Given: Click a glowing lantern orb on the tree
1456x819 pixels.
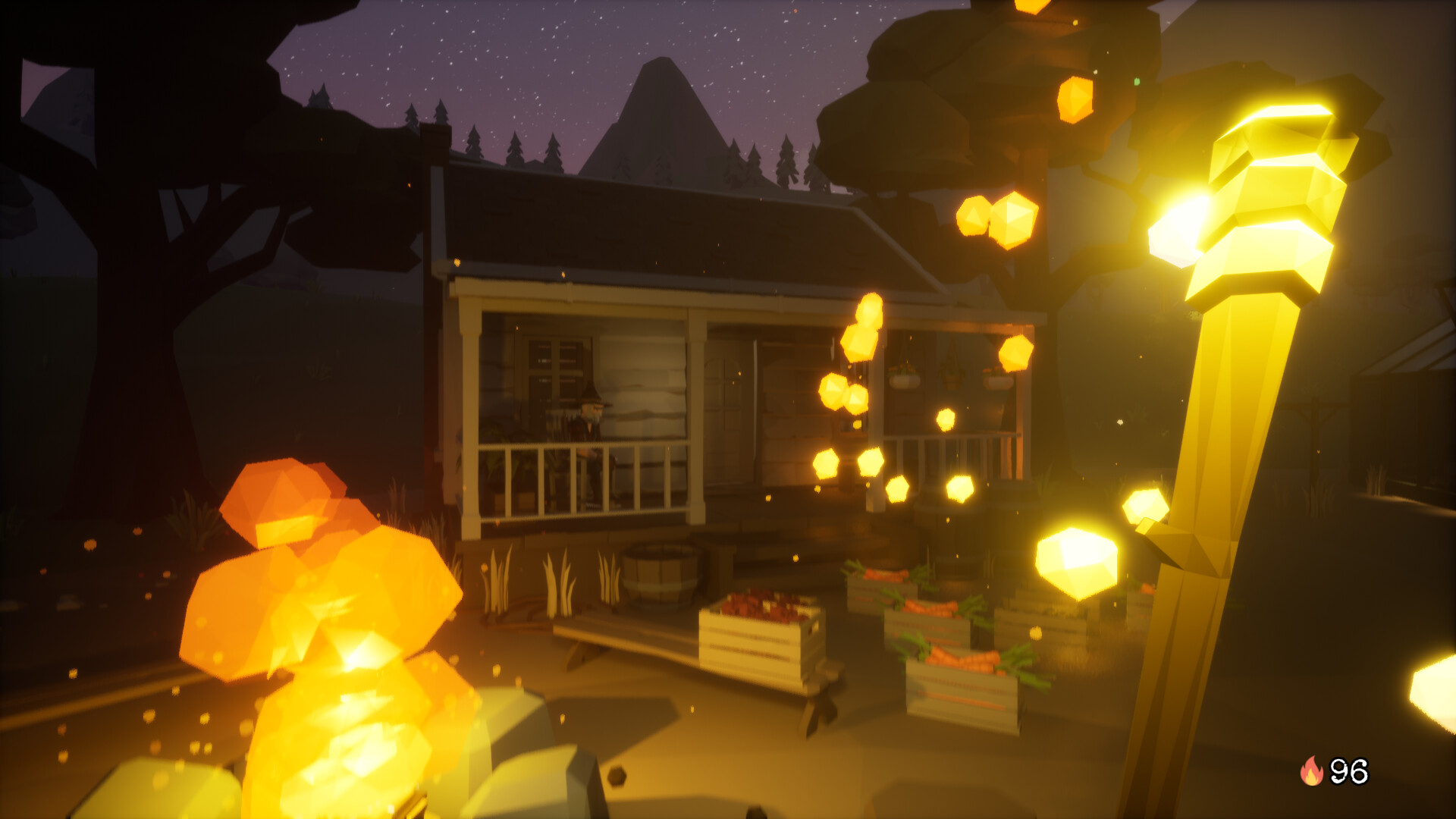Looking at the screenshot, I should [x=1077, y=99].
